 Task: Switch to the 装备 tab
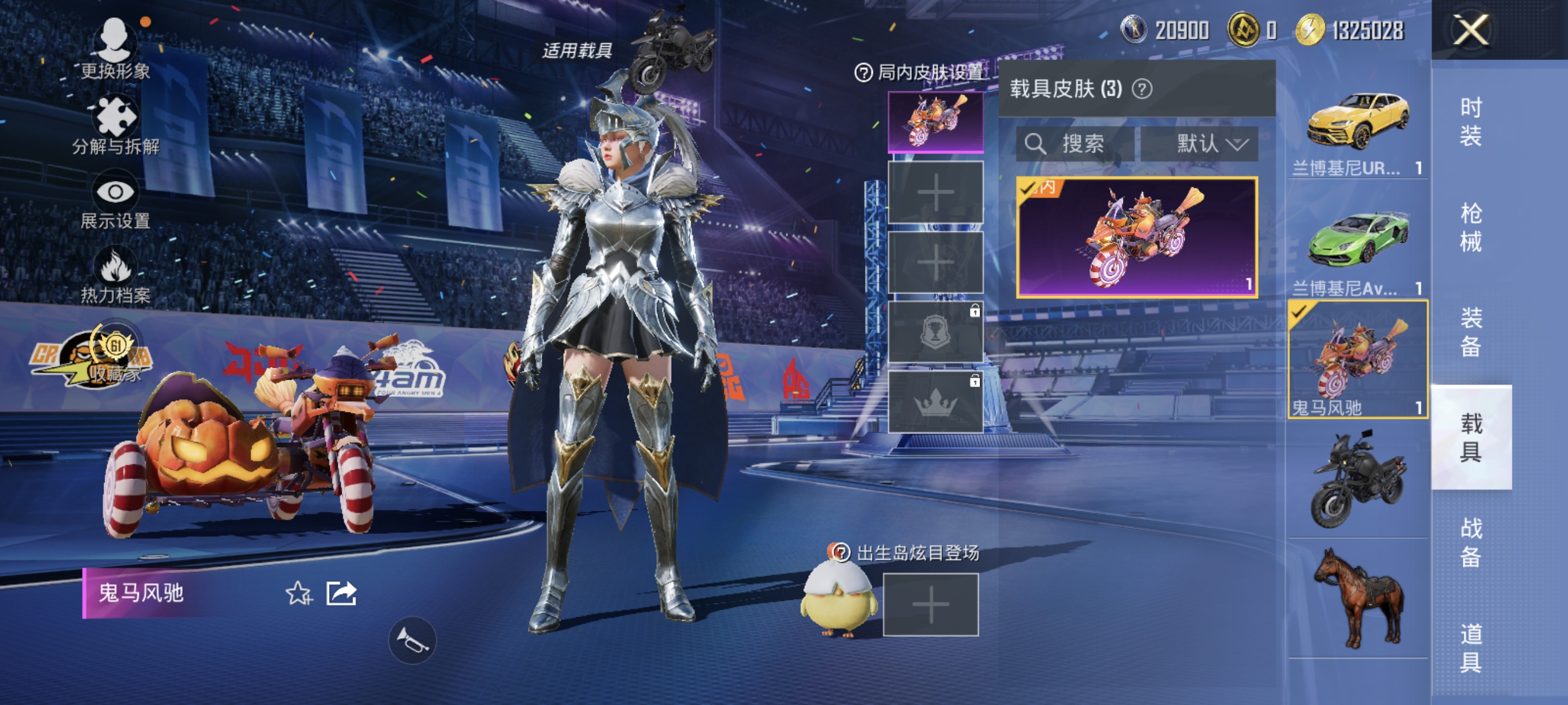click(x=1471, y=332)
